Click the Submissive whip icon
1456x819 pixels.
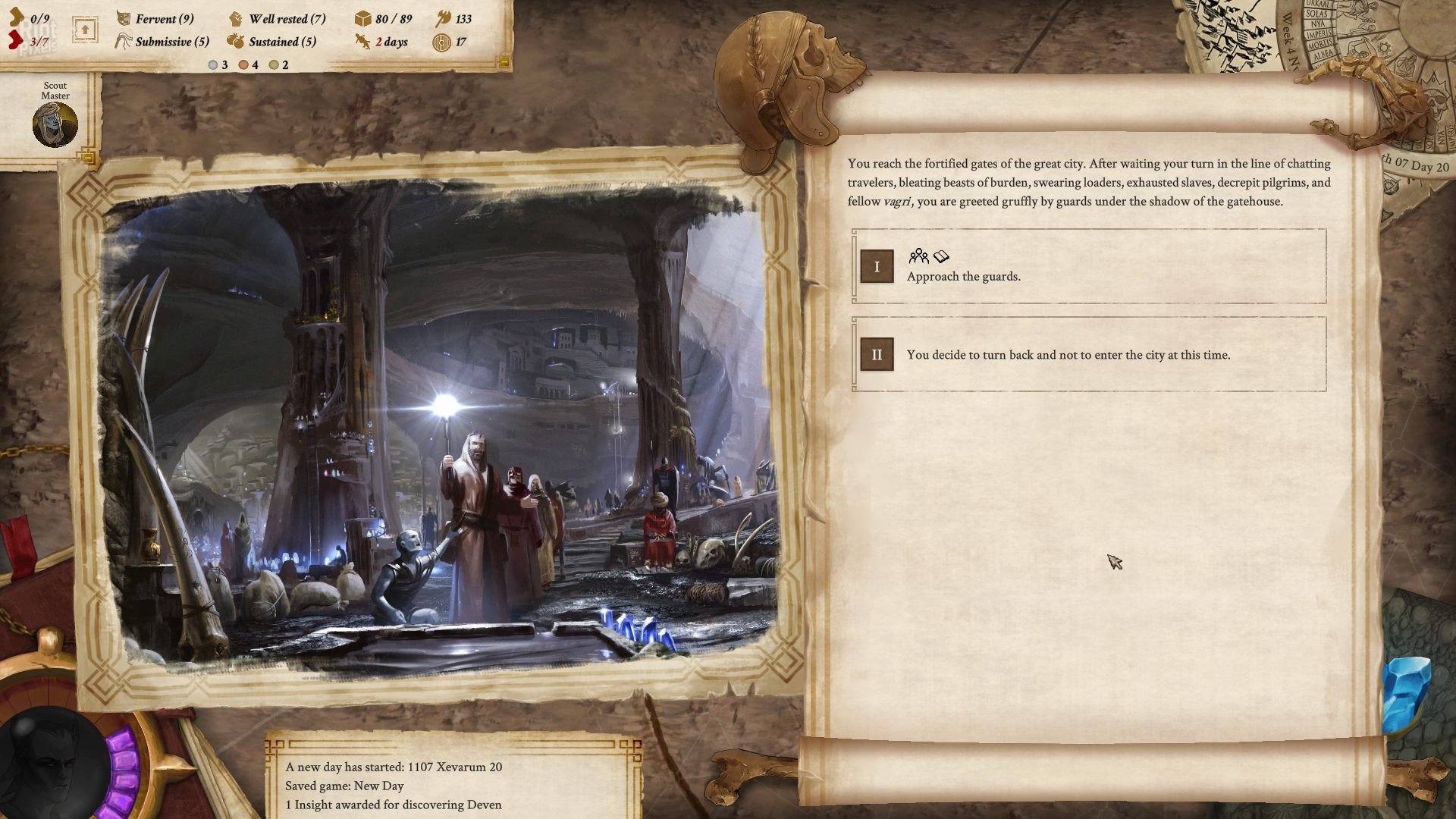[122, 42]
